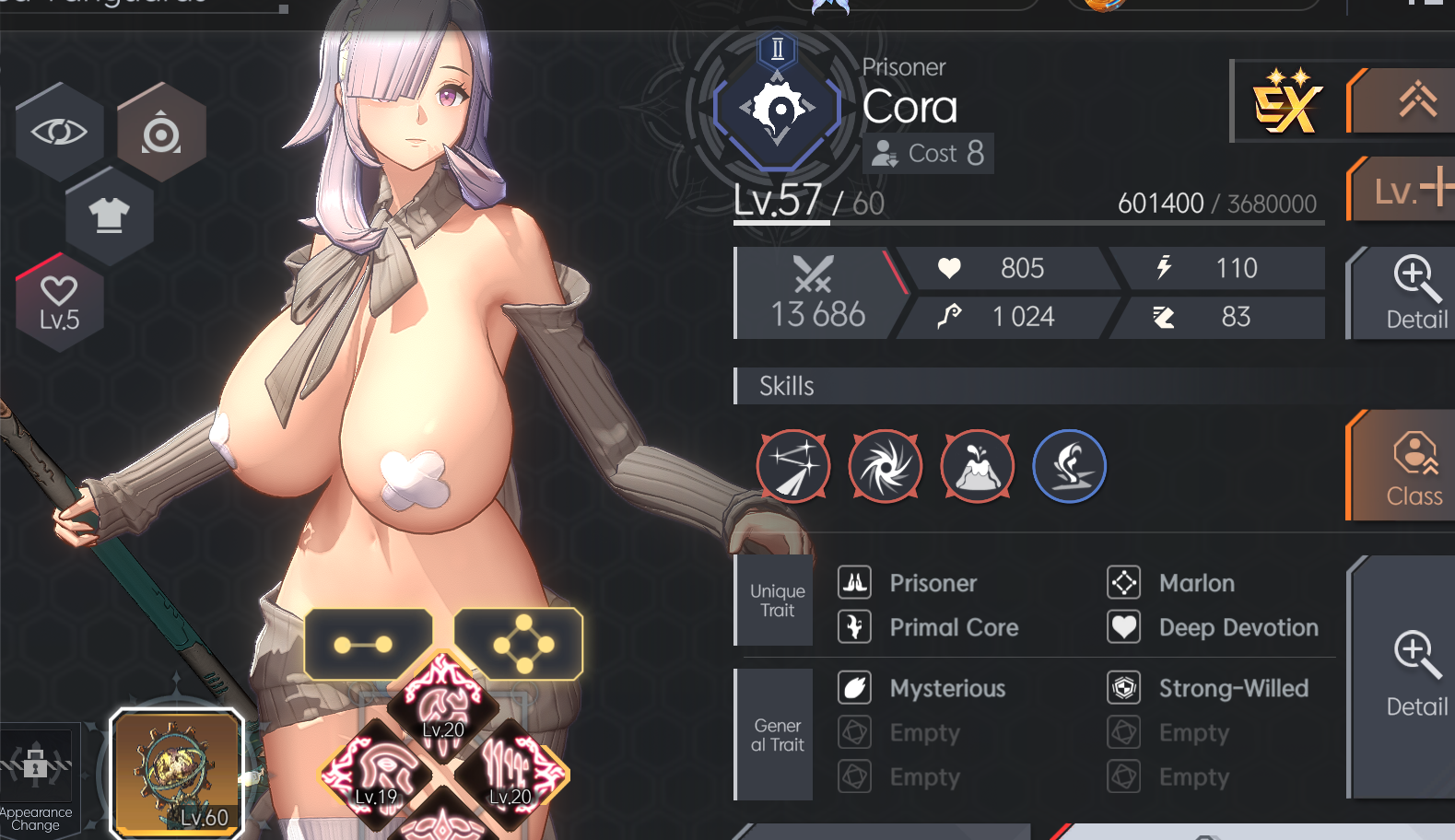Open the camera hexagon button

point(161,132)
